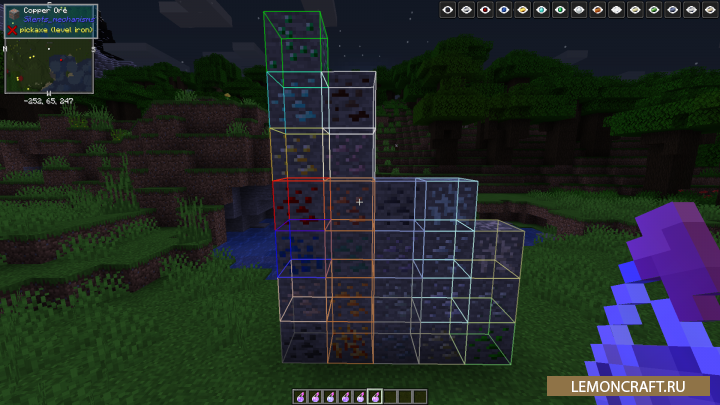Screen dimensions: 720x405
Task: Activate the yellow eye effect icon
Action: 522,9
